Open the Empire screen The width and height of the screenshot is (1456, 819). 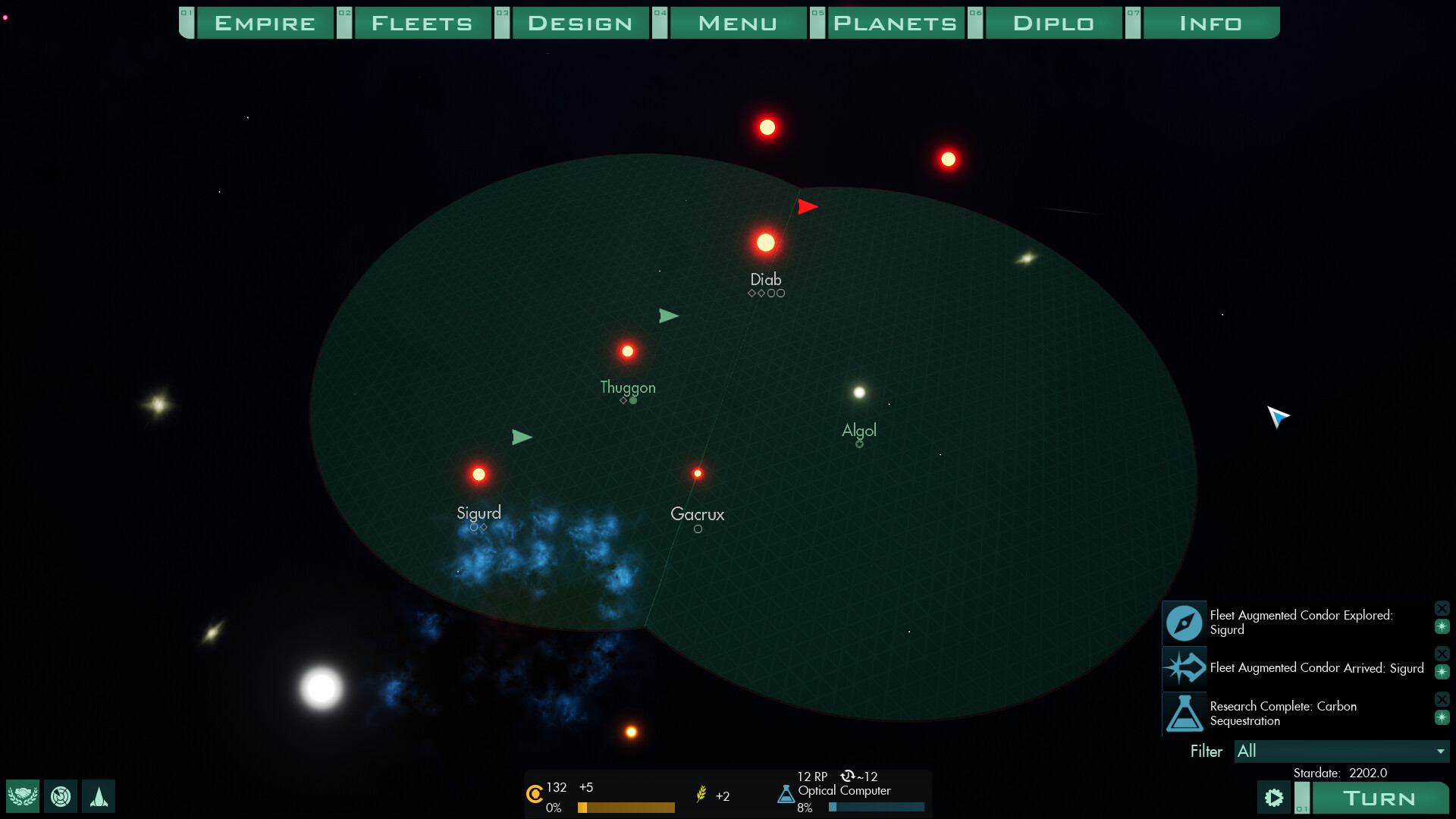pos(265,23)
